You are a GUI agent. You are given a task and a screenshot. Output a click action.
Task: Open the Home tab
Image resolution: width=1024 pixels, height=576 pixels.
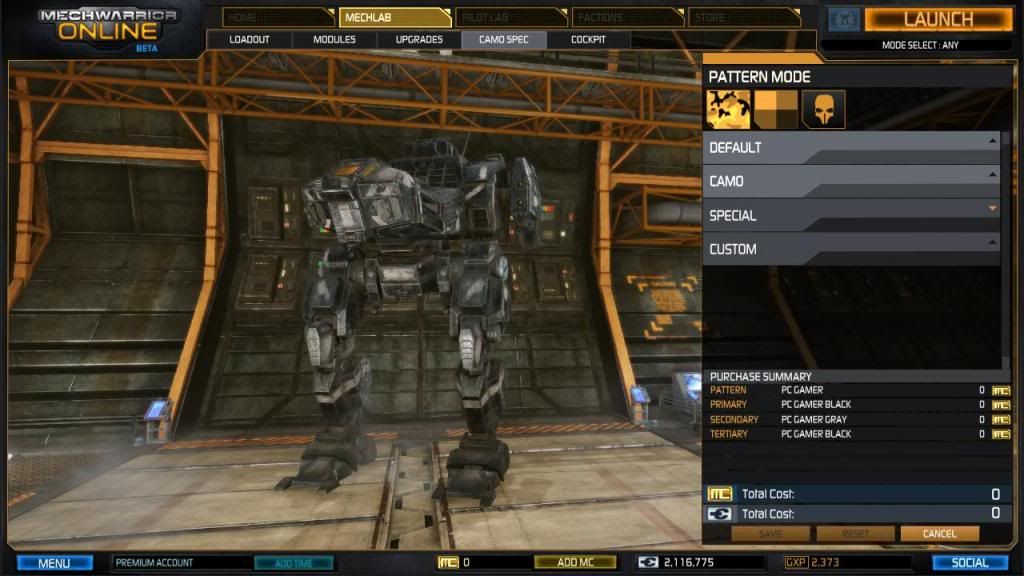coord(277,17)
